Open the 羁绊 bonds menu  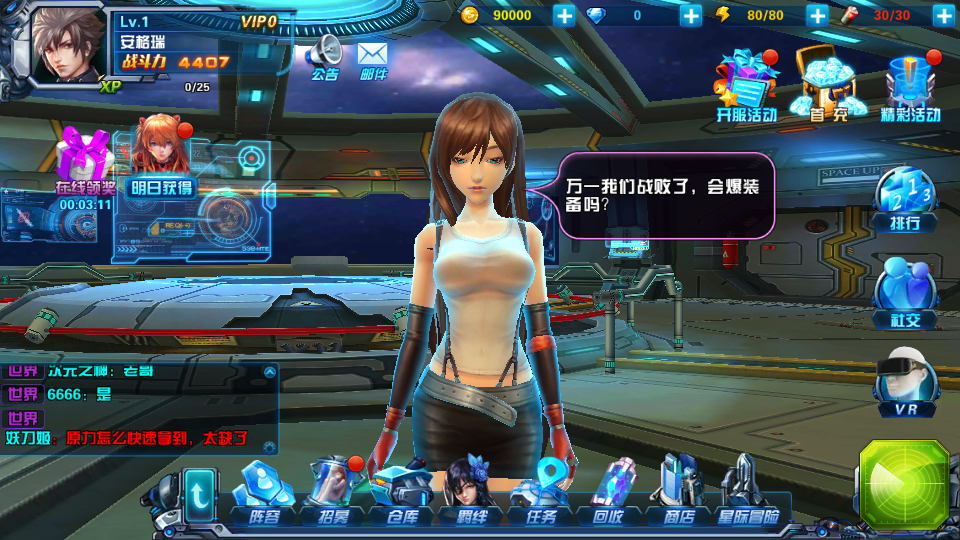[470, 495]
